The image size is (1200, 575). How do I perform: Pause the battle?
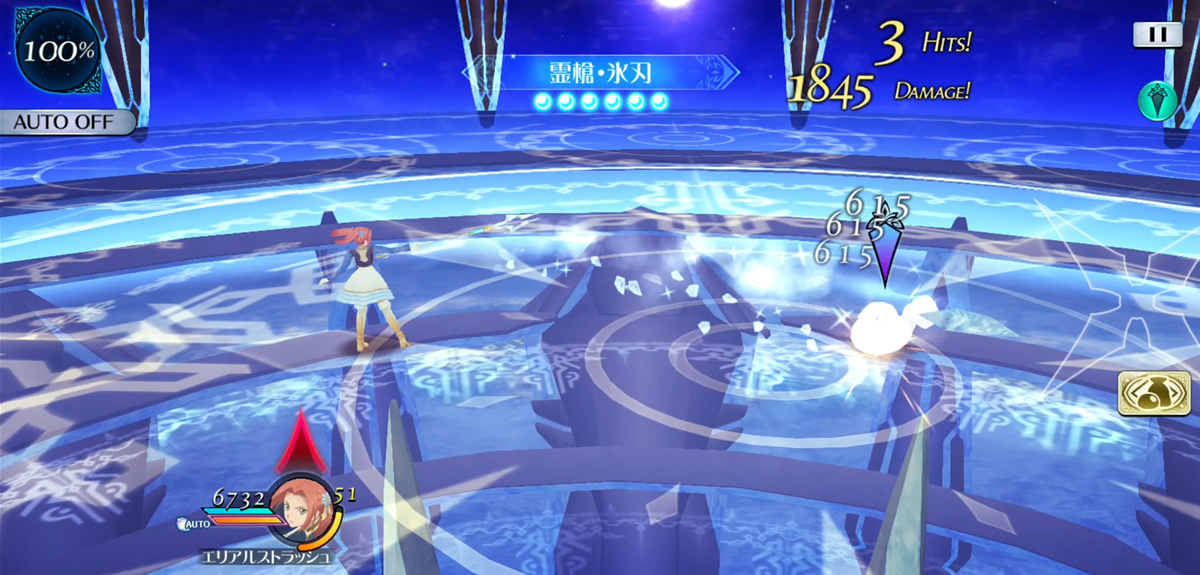1157,34
